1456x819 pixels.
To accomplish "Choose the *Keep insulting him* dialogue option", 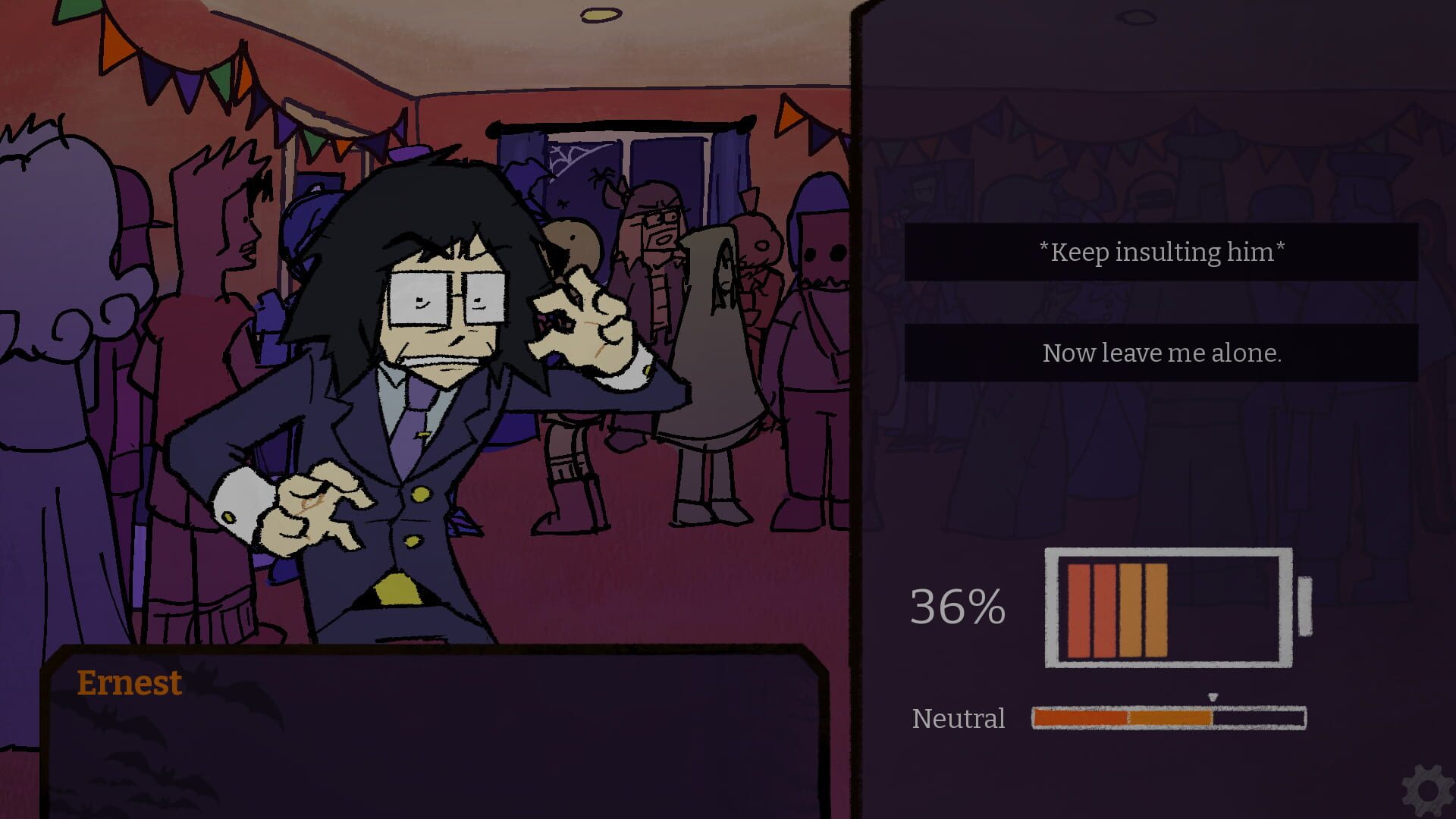I will click(1162, 253).
